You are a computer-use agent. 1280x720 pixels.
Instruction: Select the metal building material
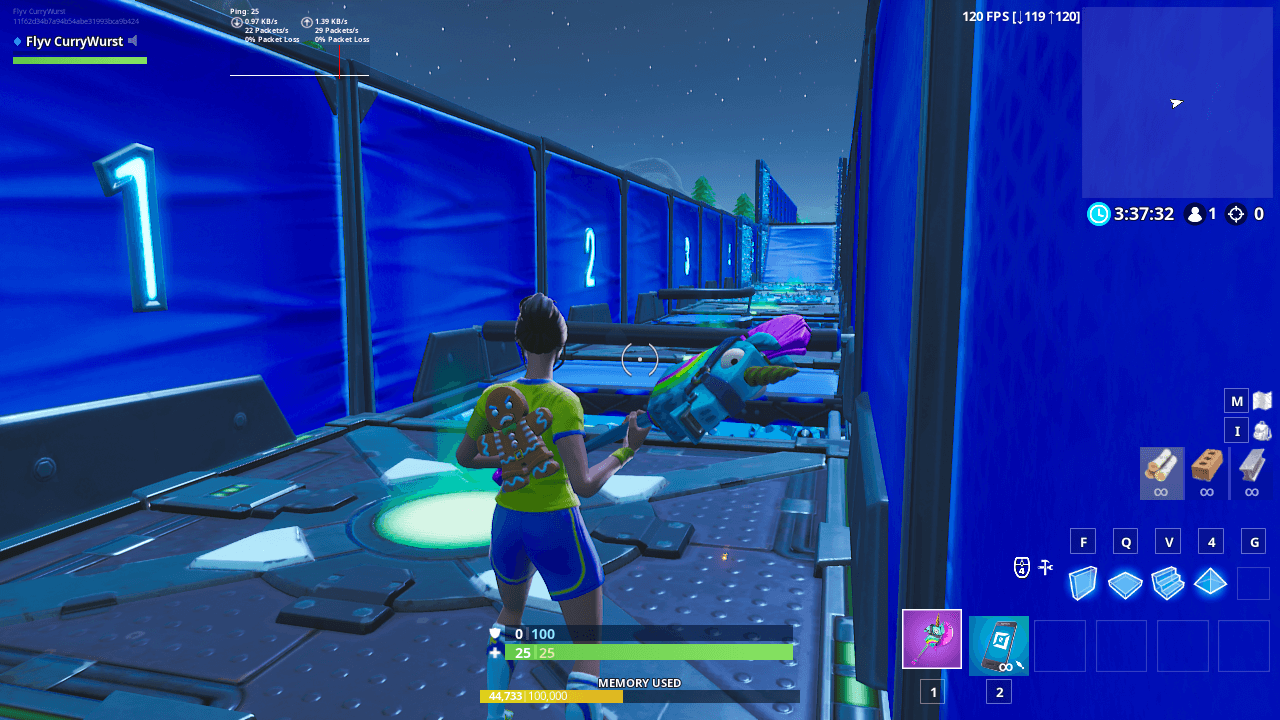(x=1251, y=472)
